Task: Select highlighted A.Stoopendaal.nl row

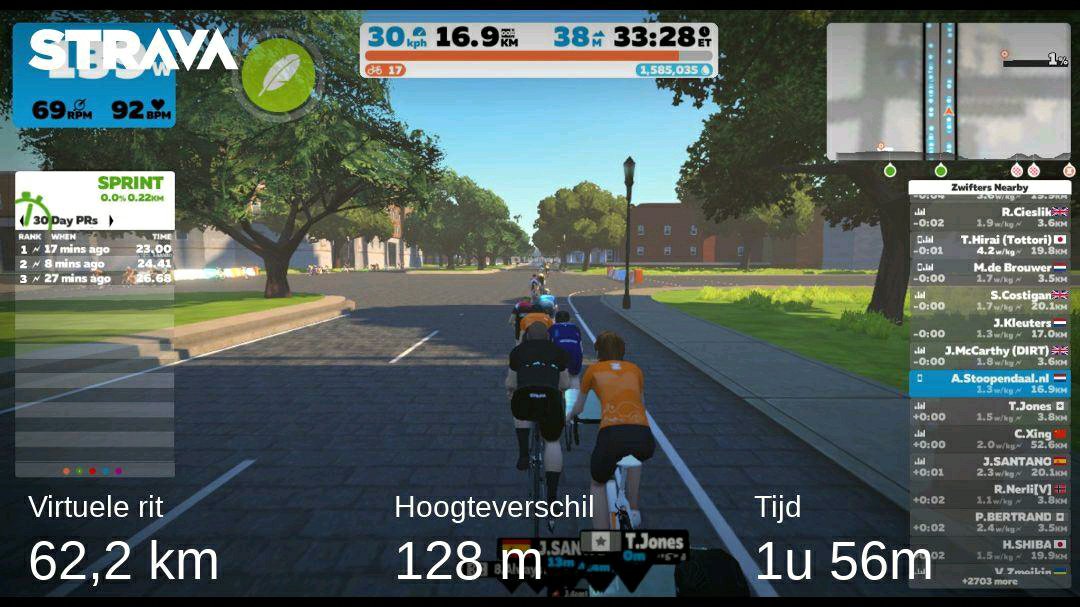Action: click(x=989, y=383)
